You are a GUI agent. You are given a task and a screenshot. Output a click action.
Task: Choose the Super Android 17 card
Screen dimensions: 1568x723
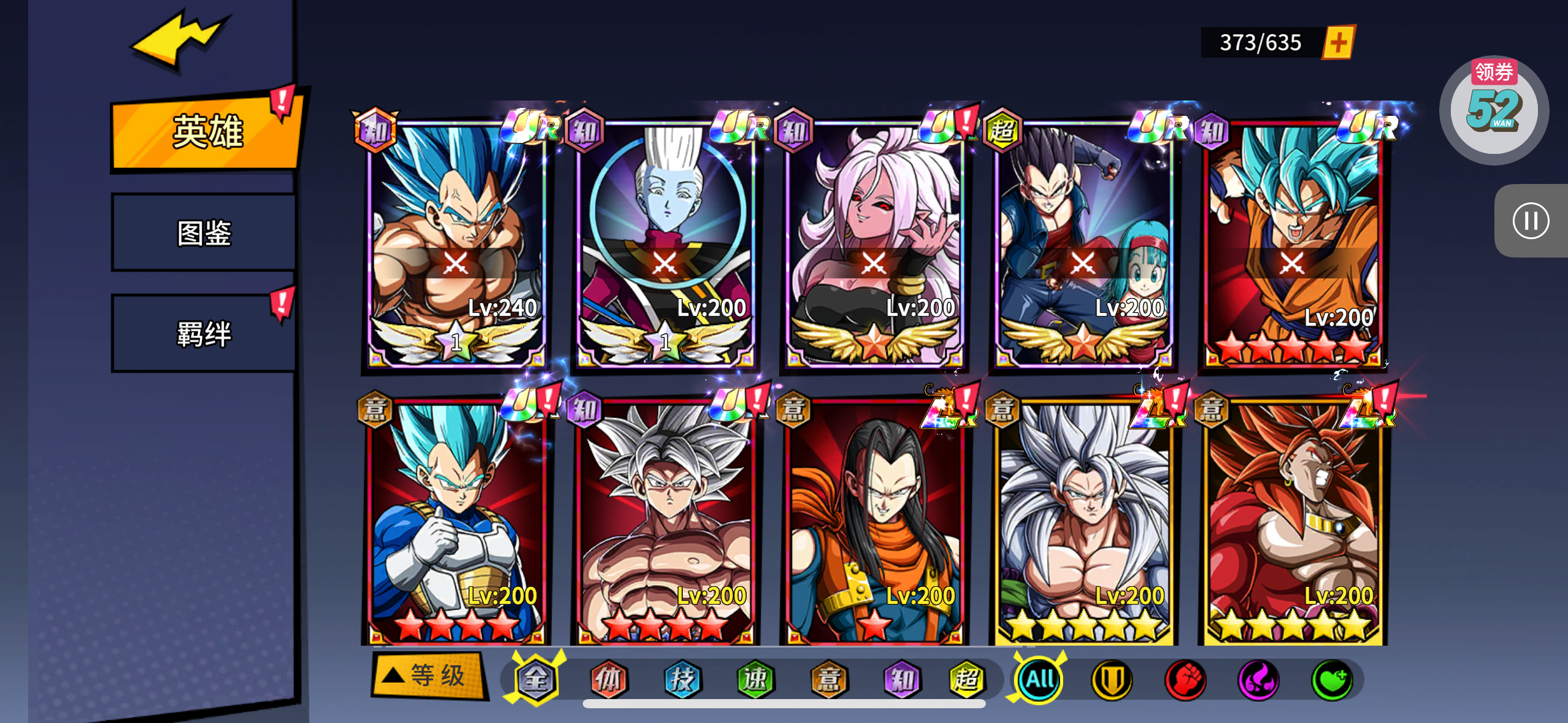click(x=874, y=521)
